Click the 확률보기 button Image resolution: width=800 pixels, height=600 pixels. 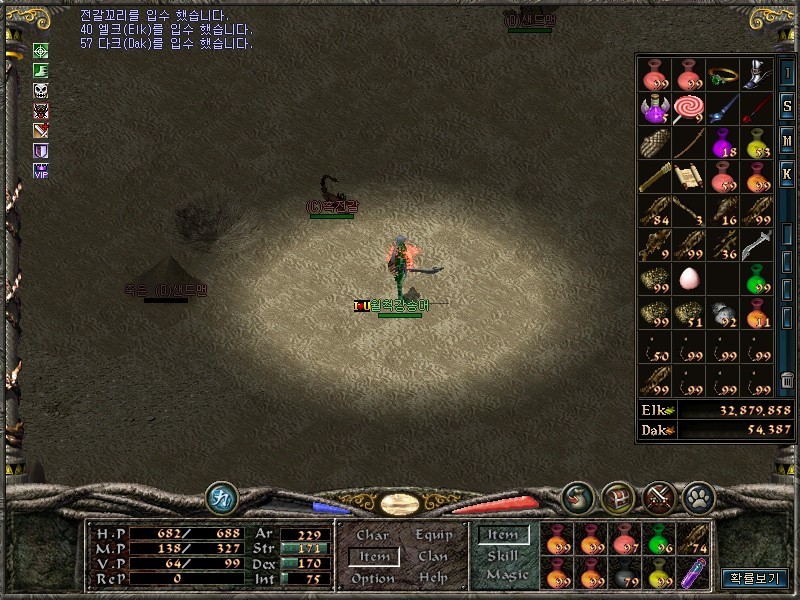754,578
